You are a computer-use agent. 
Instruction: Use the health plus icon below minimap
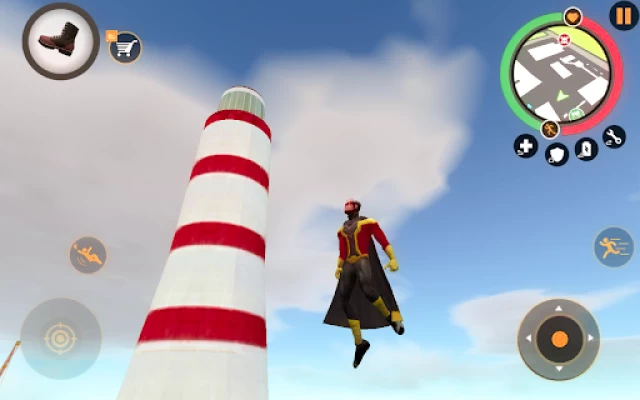tap(525, 146)
